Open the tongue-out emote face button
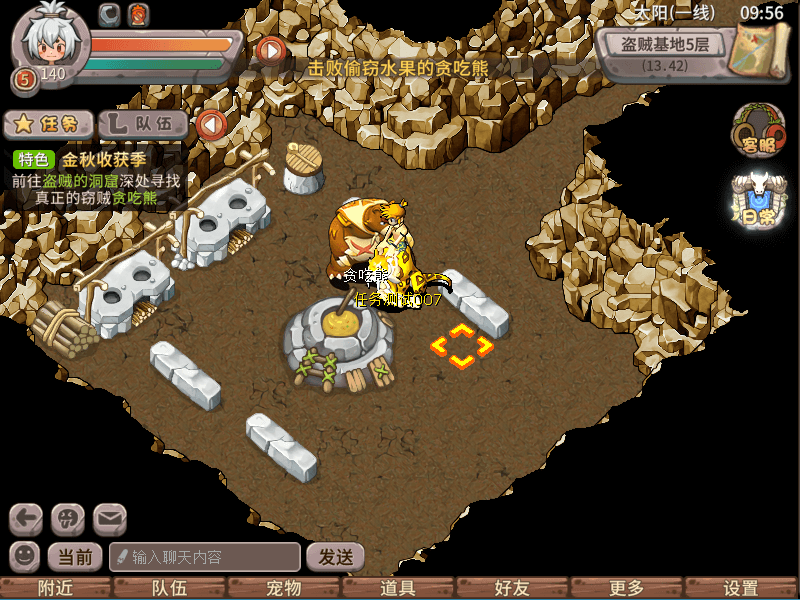Screen dimensions: 800x600 click(x=68, y=519)
